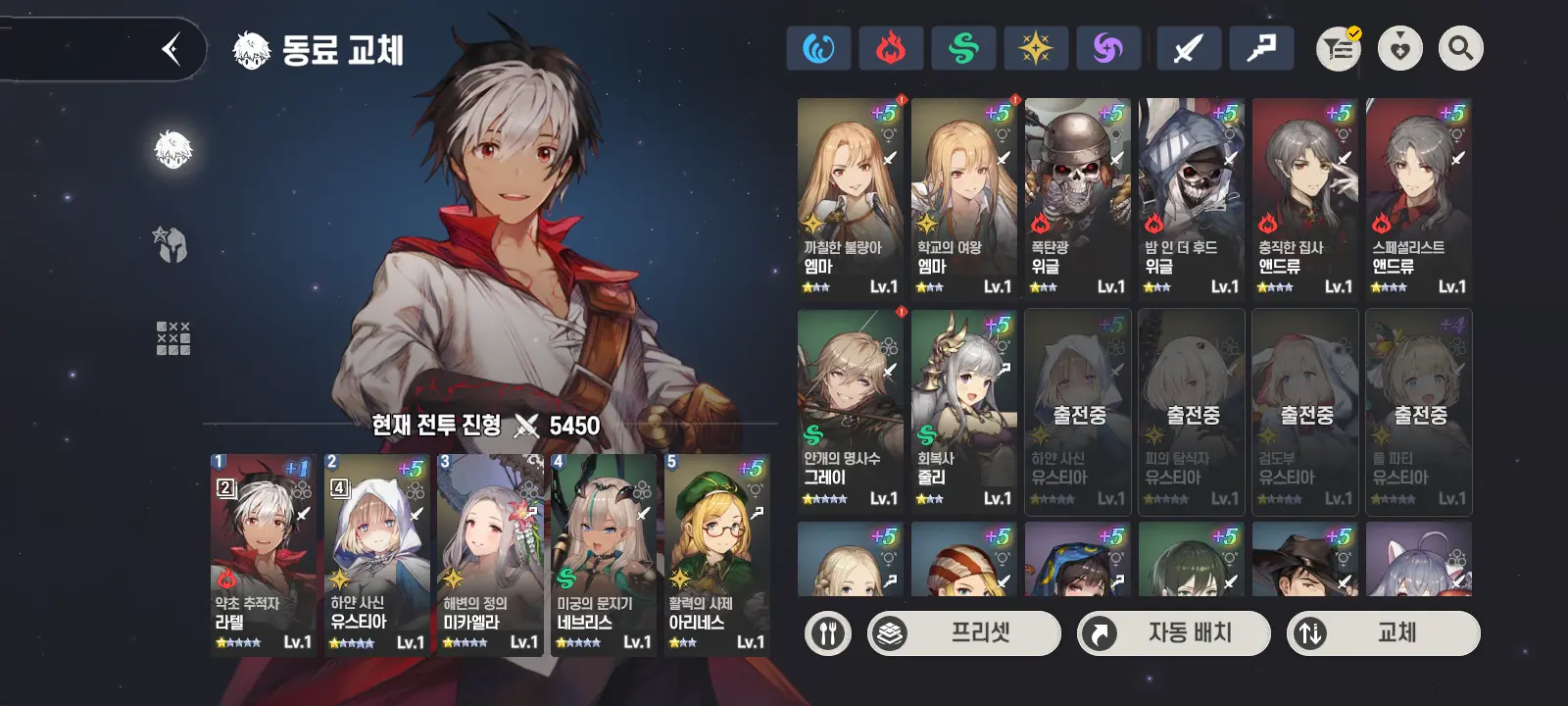Filter companions by purple dark element
Viewport: 1568px width, 706px height.
(x=1108, y=48)
